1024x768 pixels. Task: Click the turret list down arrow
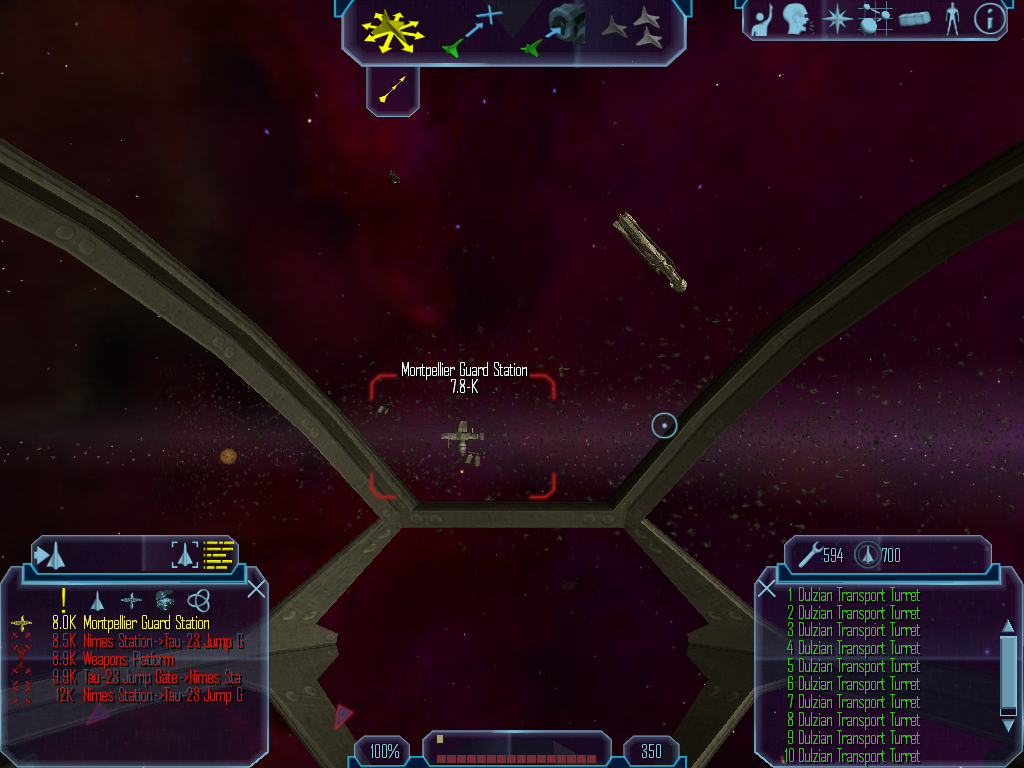point(1007,725)
